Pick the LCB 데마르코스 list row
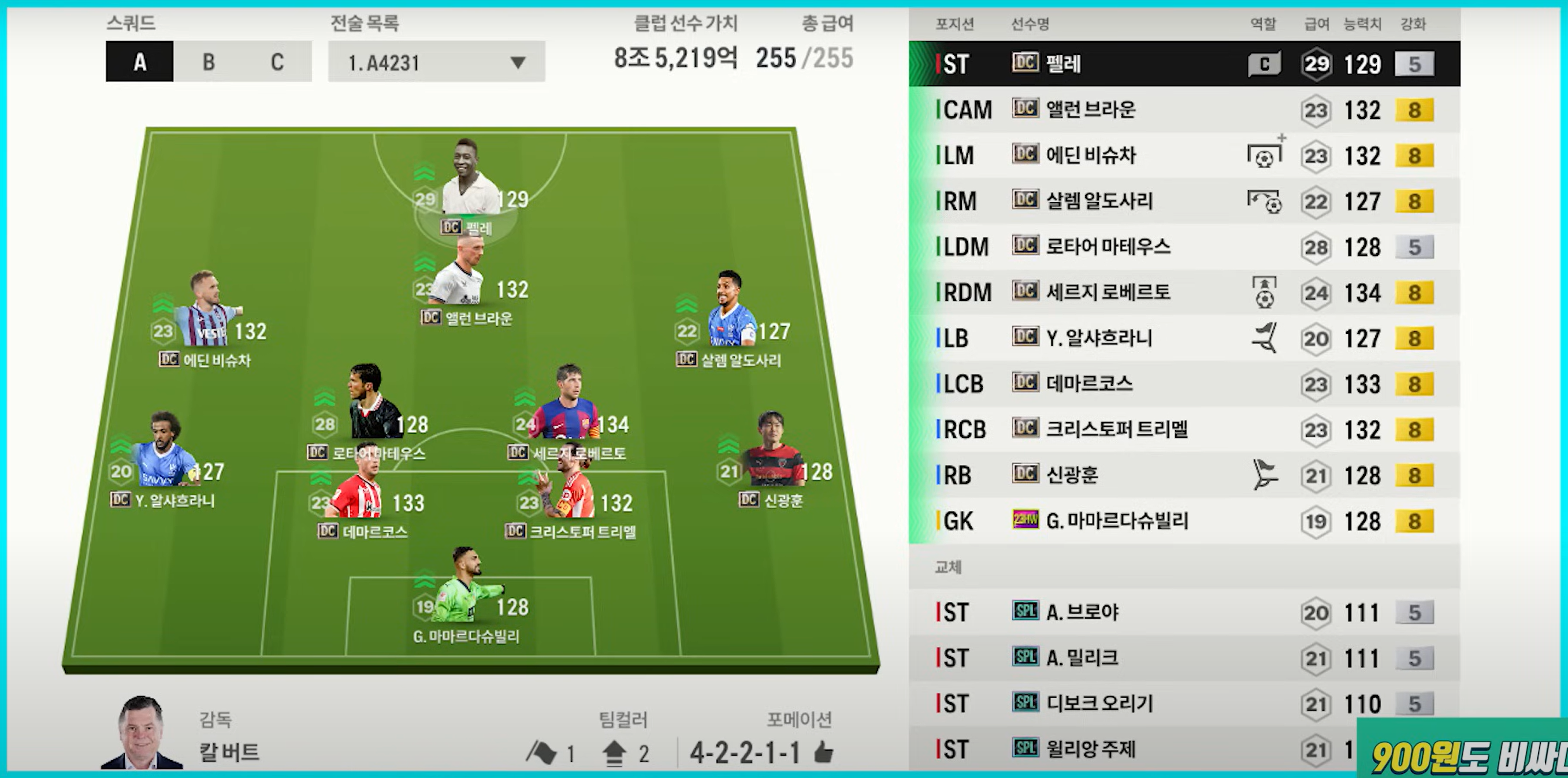 (1184, 384)
